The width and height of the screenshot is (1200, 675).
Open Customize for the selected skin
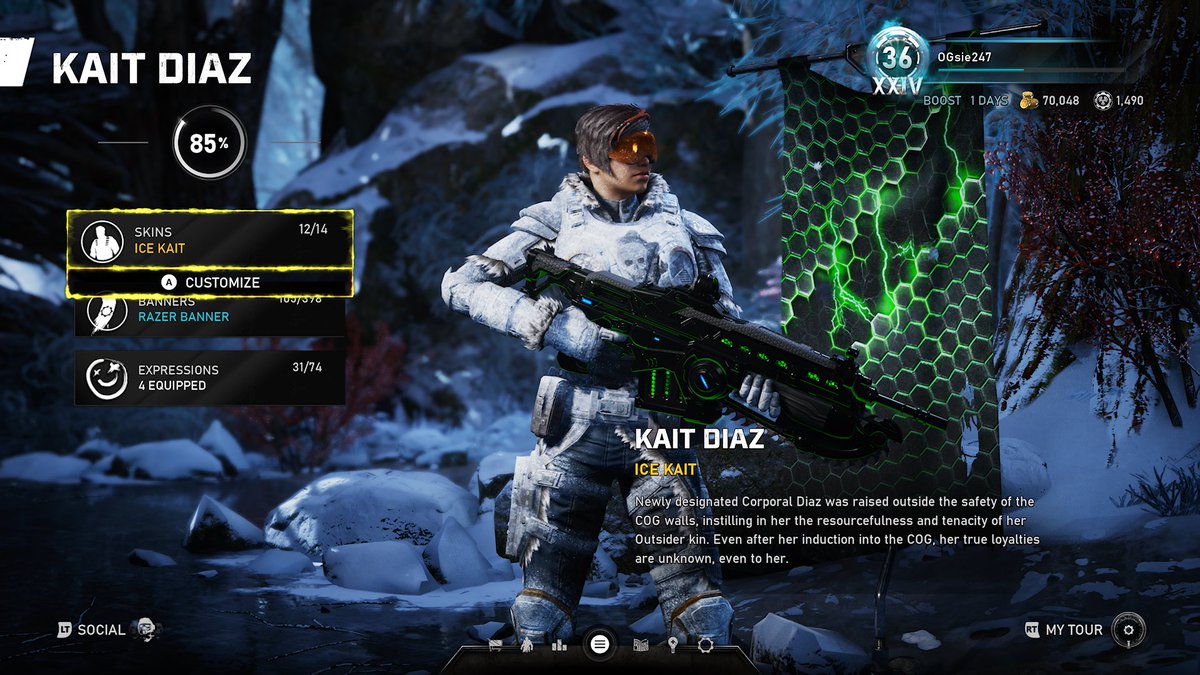tap(210, 283)
